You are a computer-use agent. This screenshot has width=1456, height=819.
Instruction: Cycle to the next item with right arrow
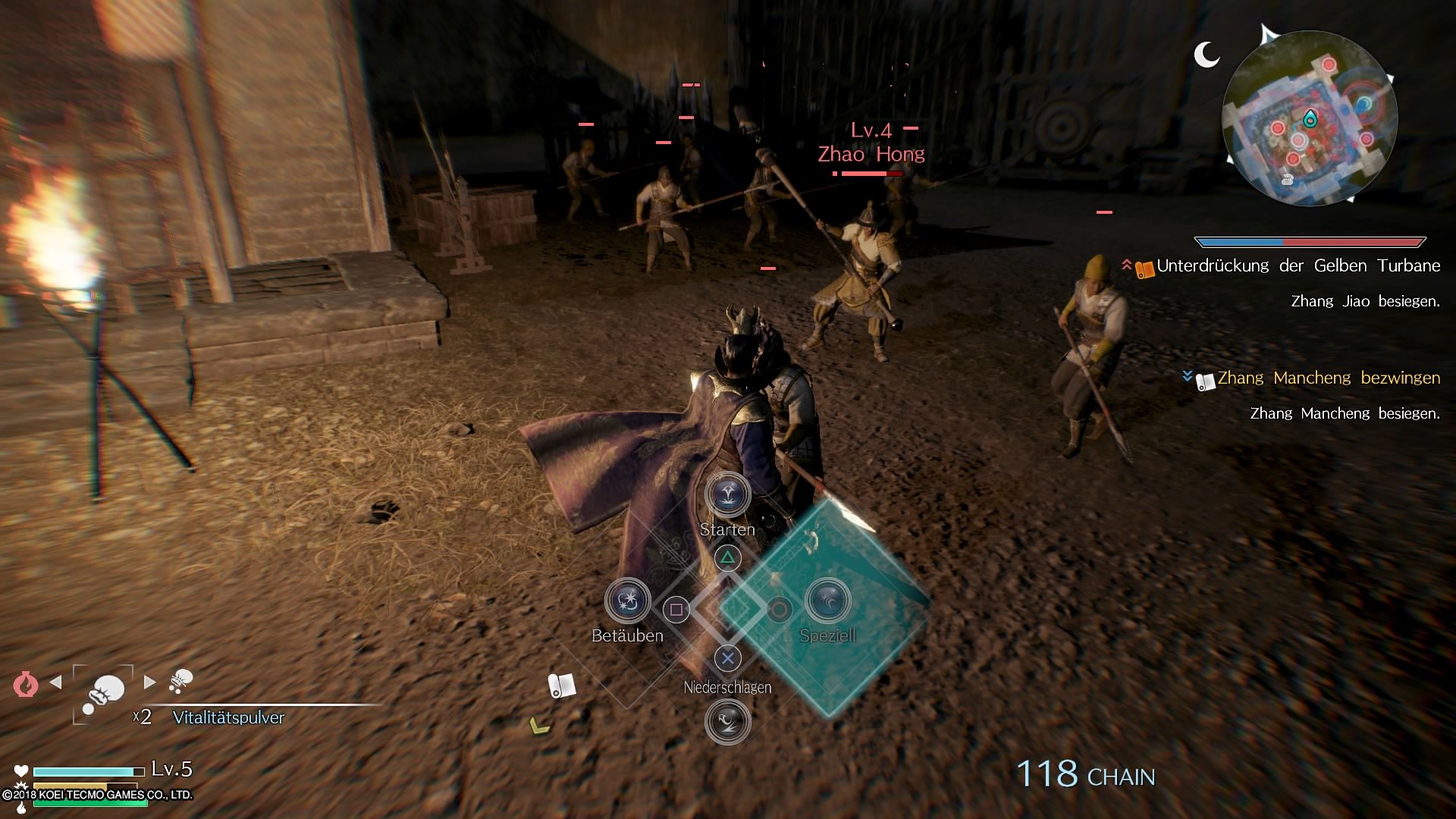click(150, 682)
